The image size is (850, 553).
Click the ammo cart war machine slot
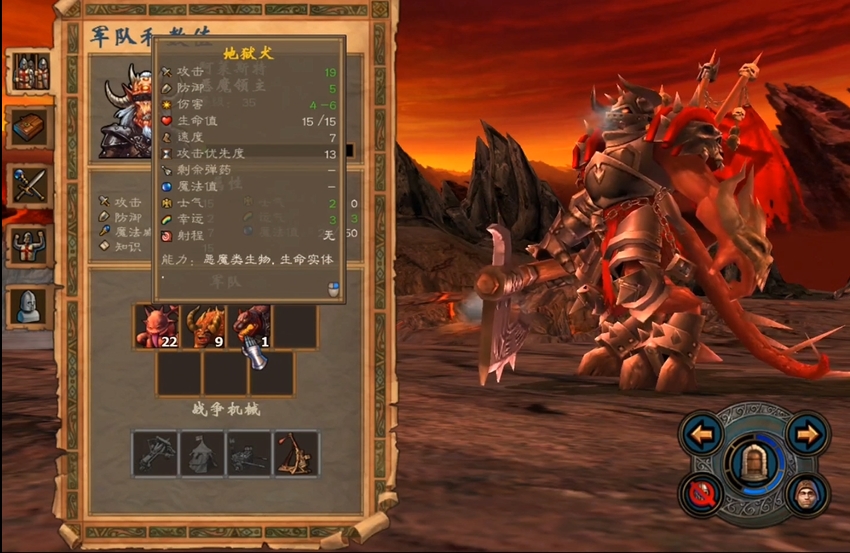249,453
